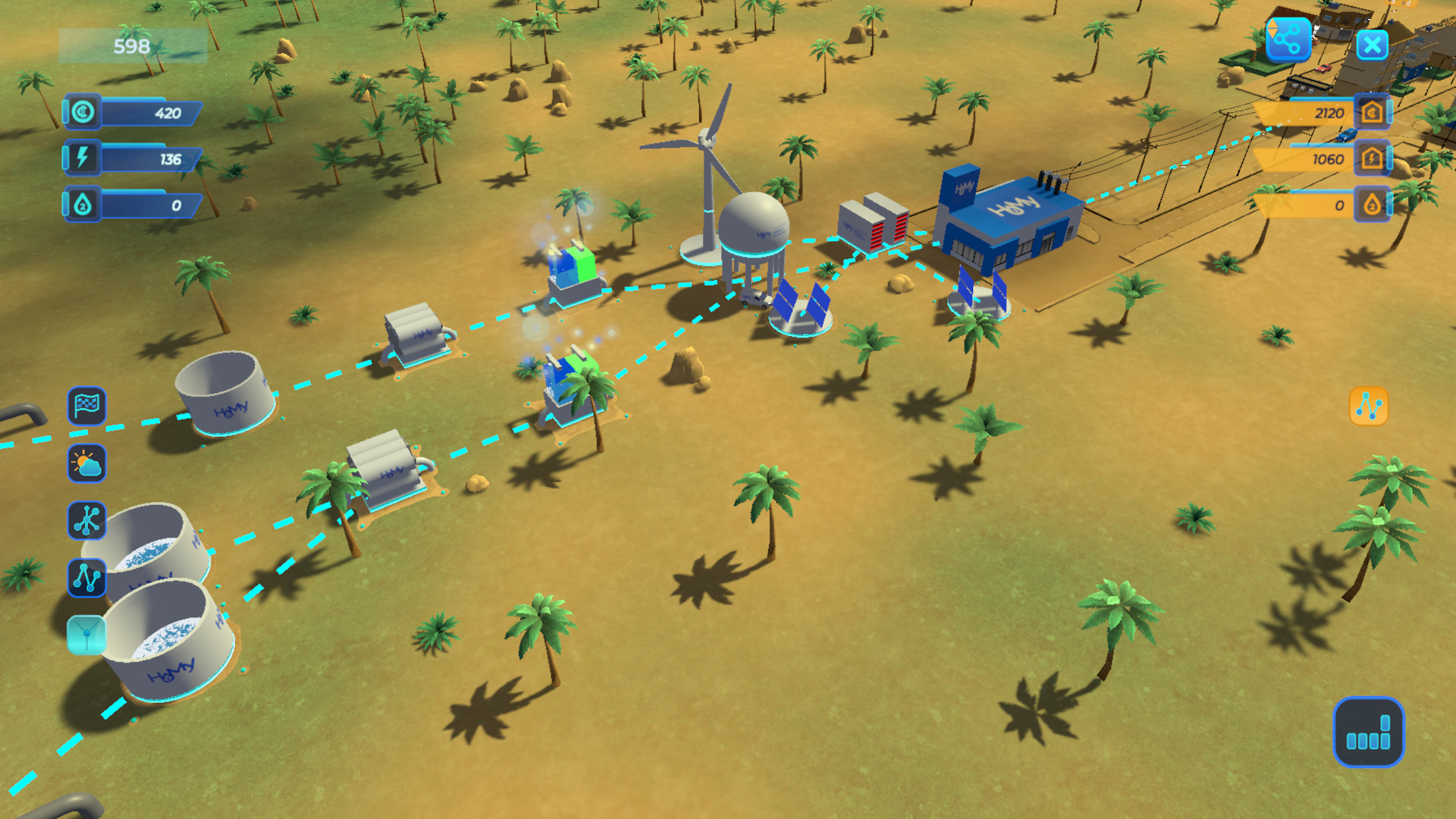Click the blue share-nodes button
This screenshot has height=819, width=1456.
point(1288,40)
